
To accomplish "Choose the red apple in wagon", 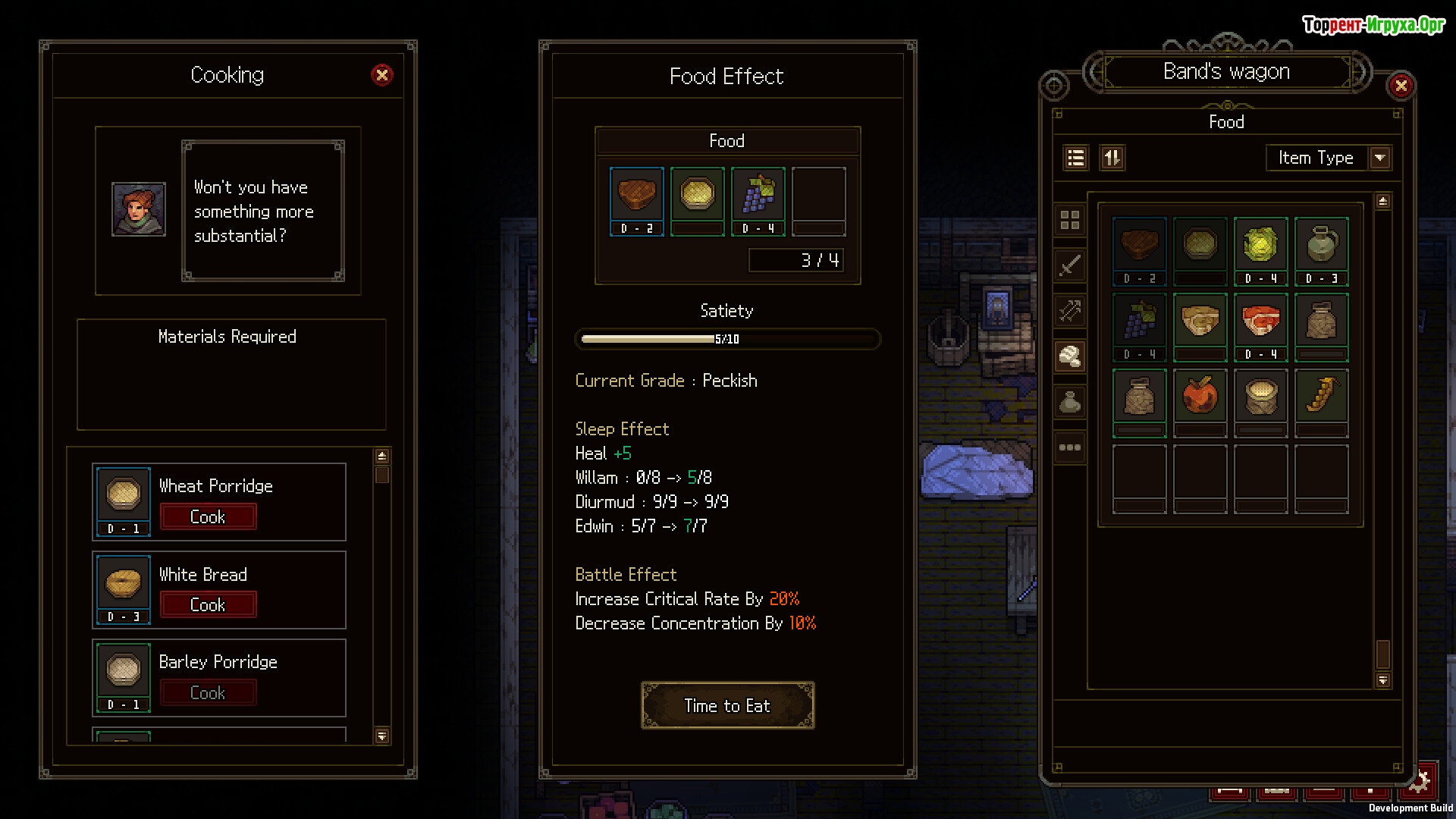I will tap(1200, 396).
